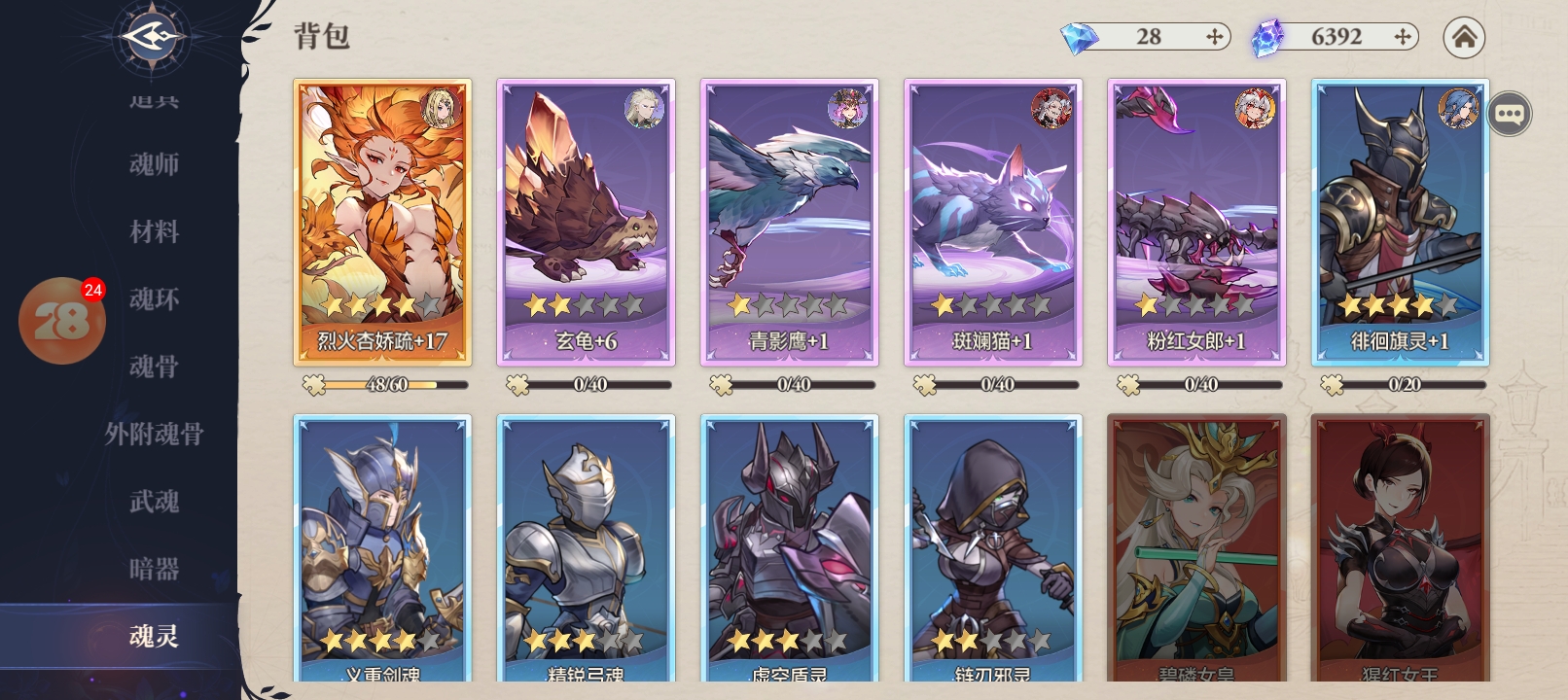The image size is (1568, 700).
Task: Select the 魂灵 tab
Action: [154, 636]
